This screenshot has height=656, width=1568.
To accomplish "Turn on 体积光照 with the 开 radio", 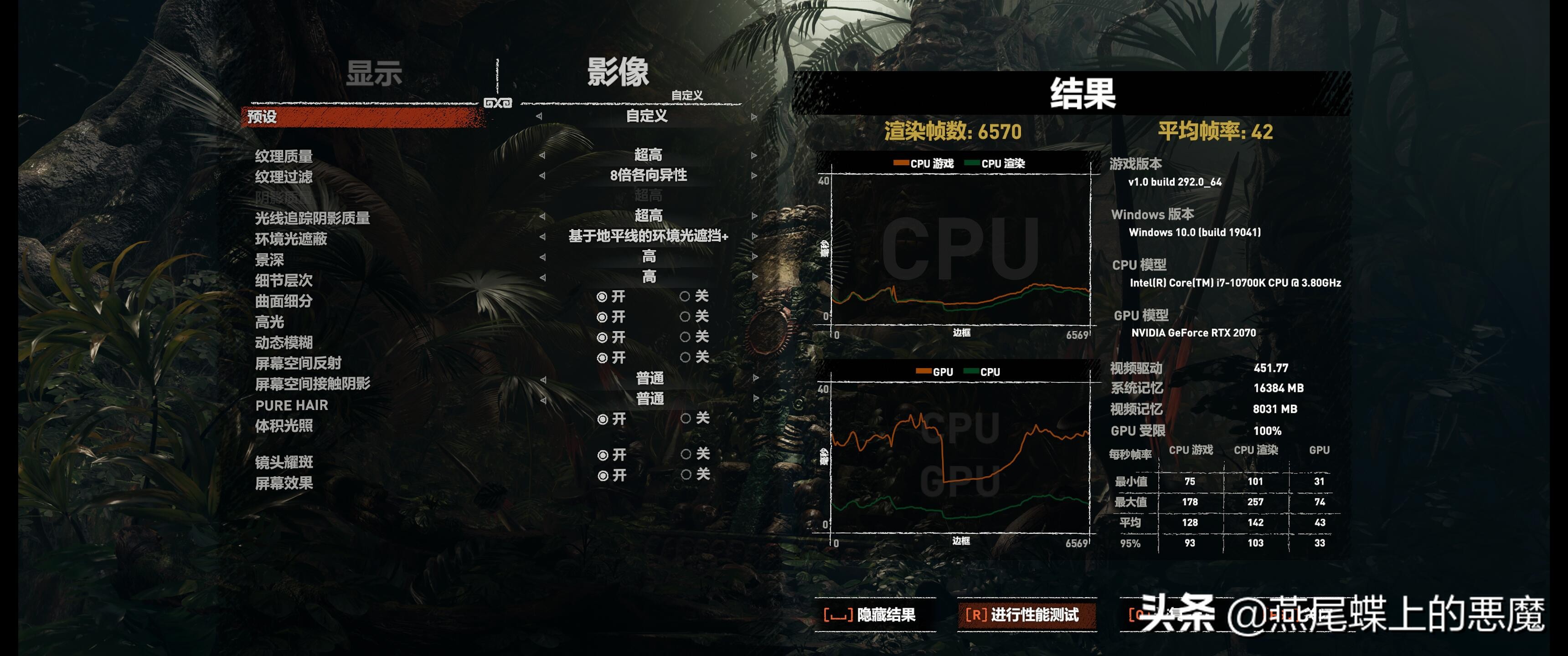I will click(x=604, y=420).
